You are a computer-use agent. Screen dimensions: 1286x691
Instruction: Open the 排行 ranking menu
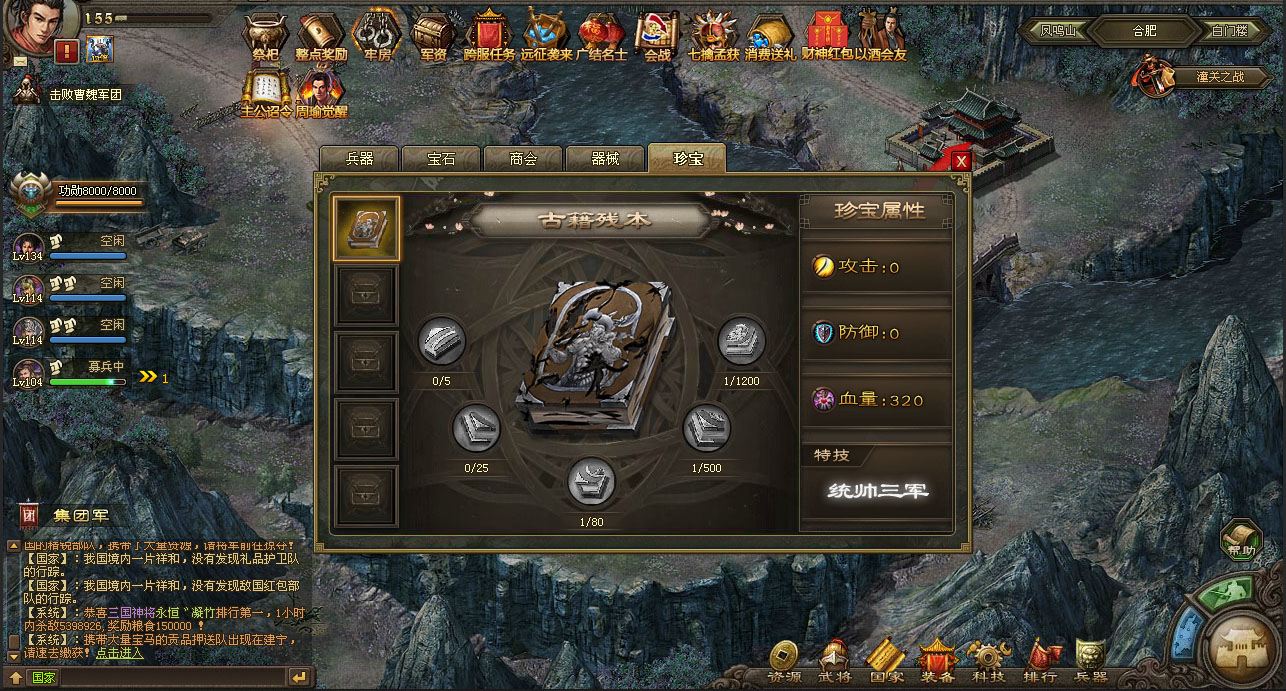click(1040, 660)
